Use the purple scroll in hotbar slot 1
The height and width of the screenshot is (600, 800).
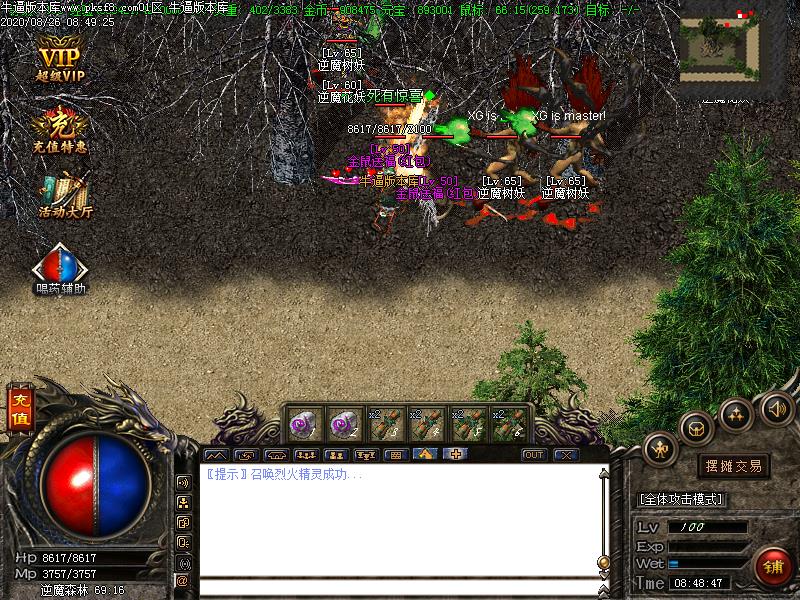(x=305, y=423)
